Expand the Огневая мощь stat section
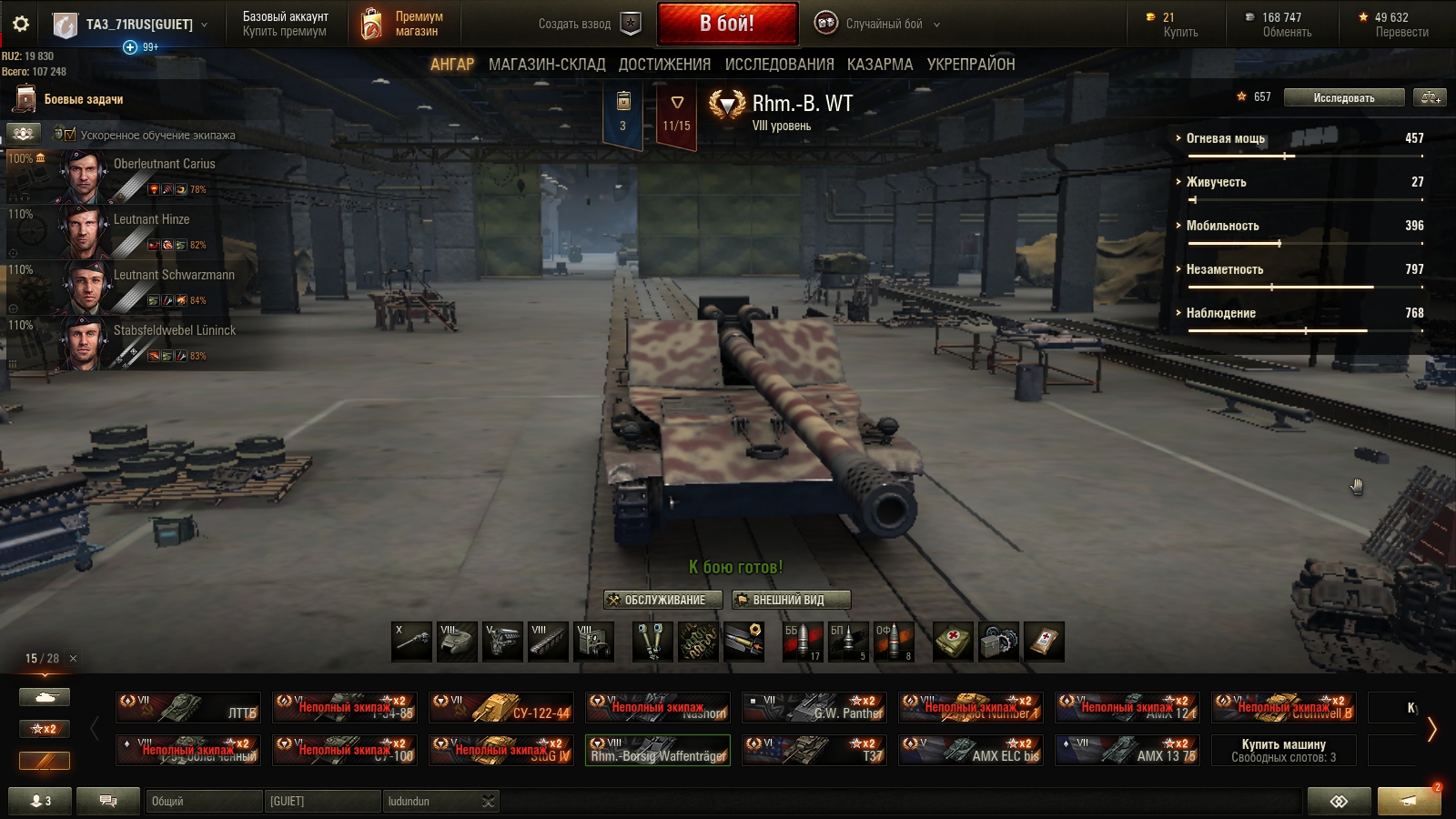Image resolution: width=1456 pixels, height=819 pixels. pos(1225,138)
